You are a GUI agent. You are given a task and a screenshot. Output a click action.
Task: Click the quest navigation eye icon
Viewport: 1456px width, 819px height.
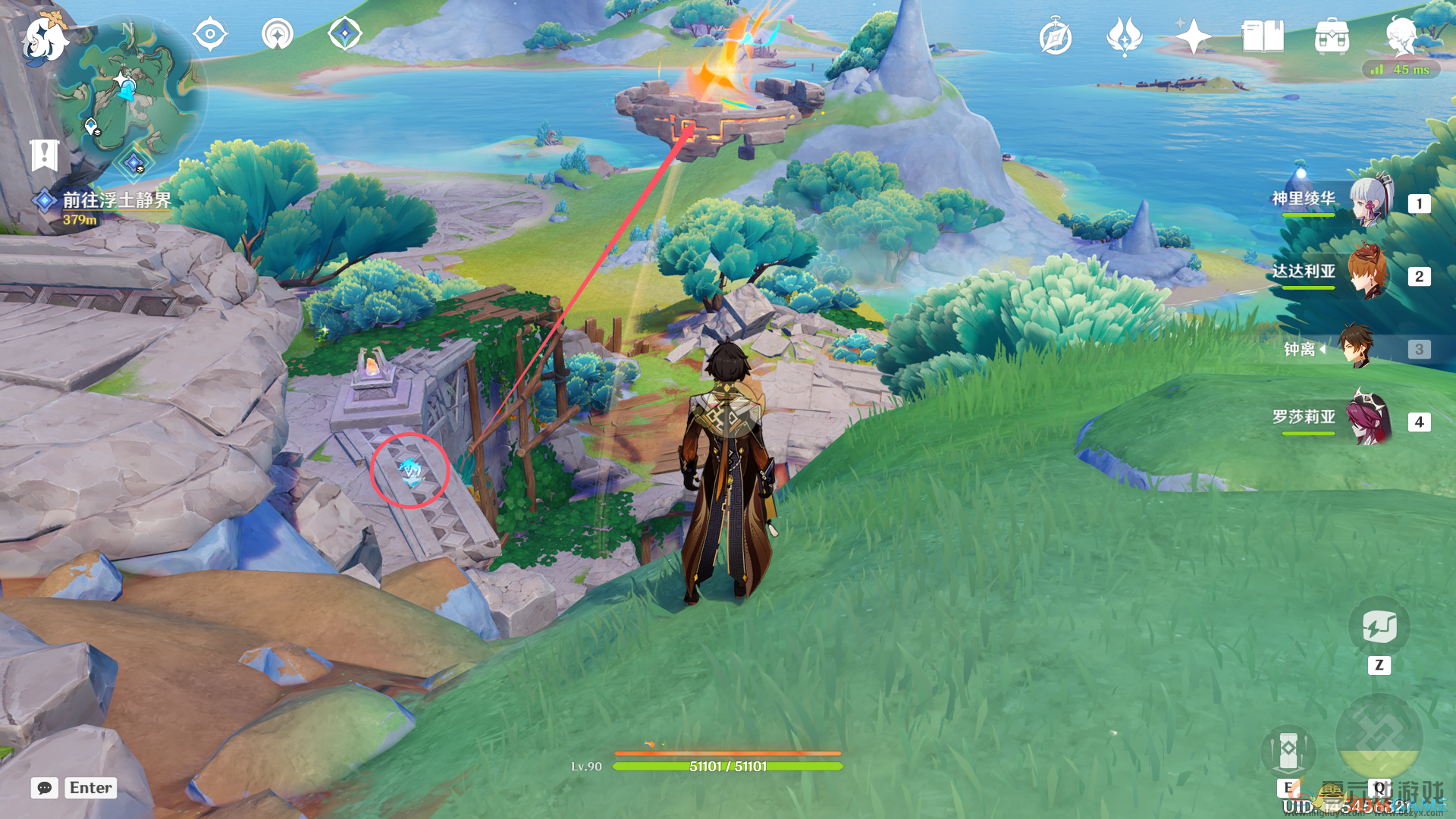coord(210,34)
